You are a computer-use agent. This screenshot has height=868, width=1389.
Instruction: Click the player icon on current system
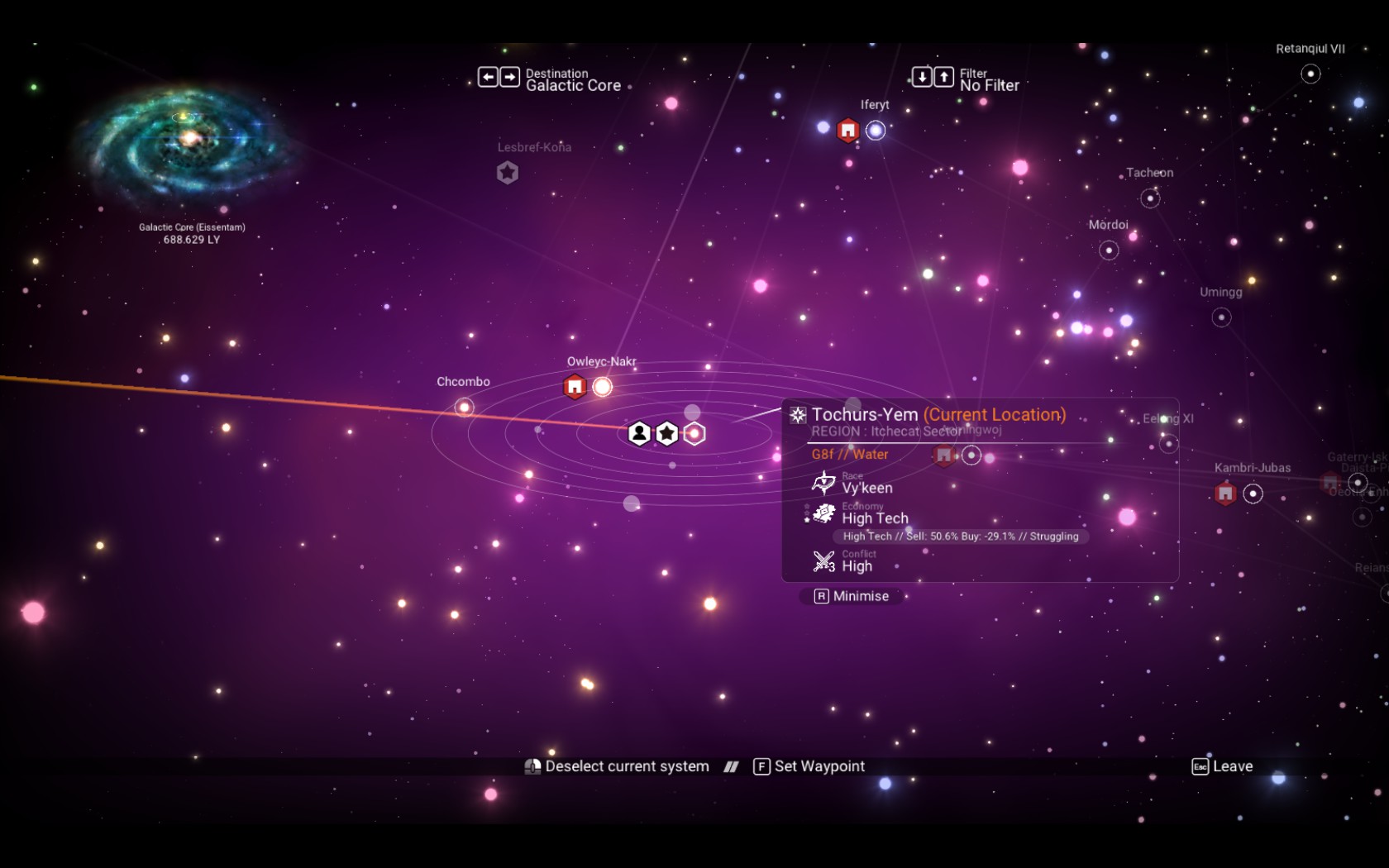click(639, 433)
